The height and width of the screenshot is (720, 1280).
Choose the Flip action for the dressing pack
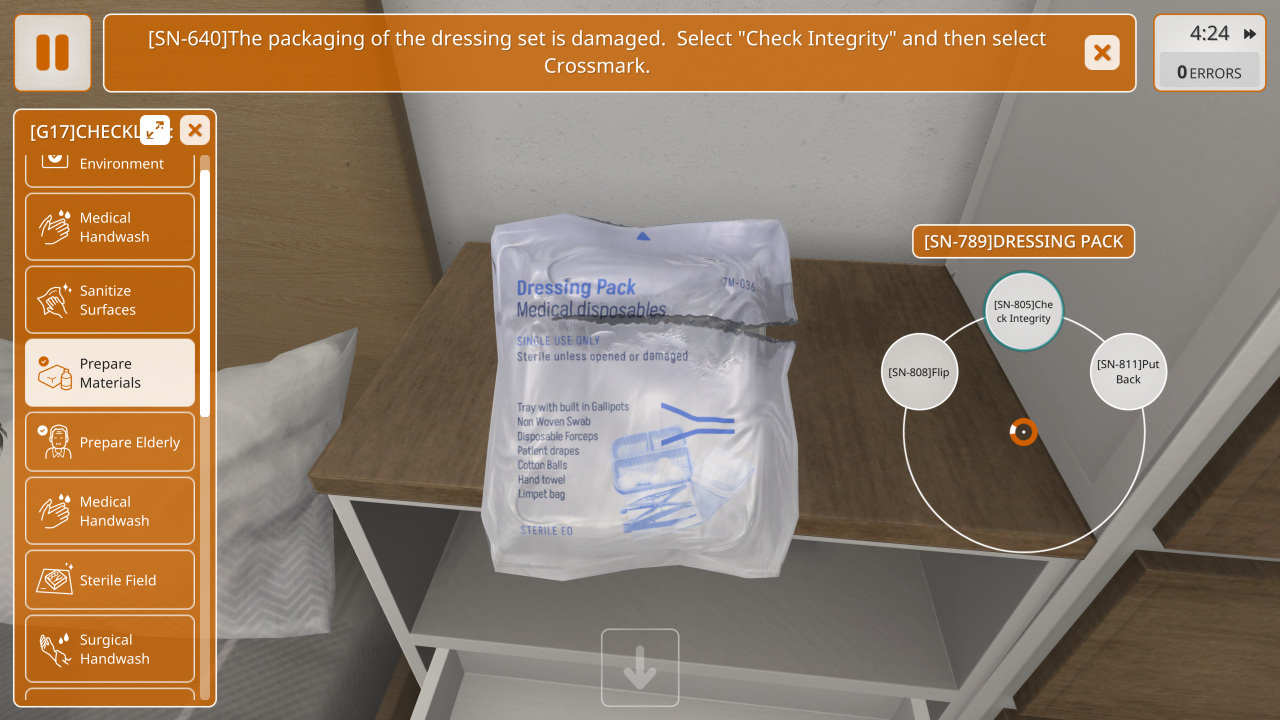tap(918, 372)
